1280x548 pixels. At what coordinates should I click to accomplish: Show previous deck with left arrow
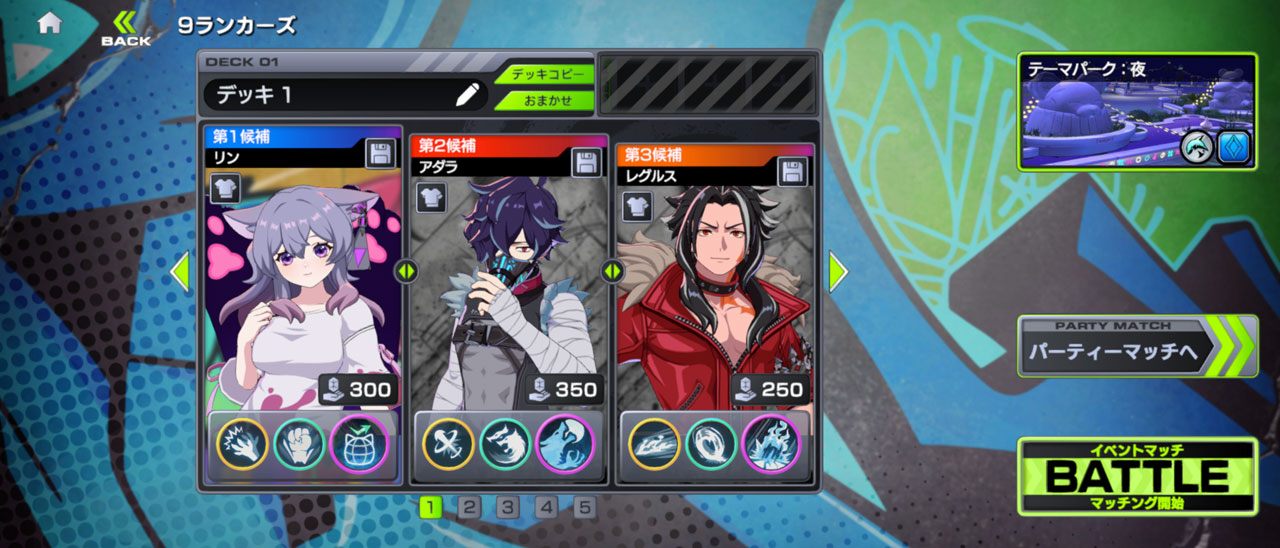[x=180, y=271]
